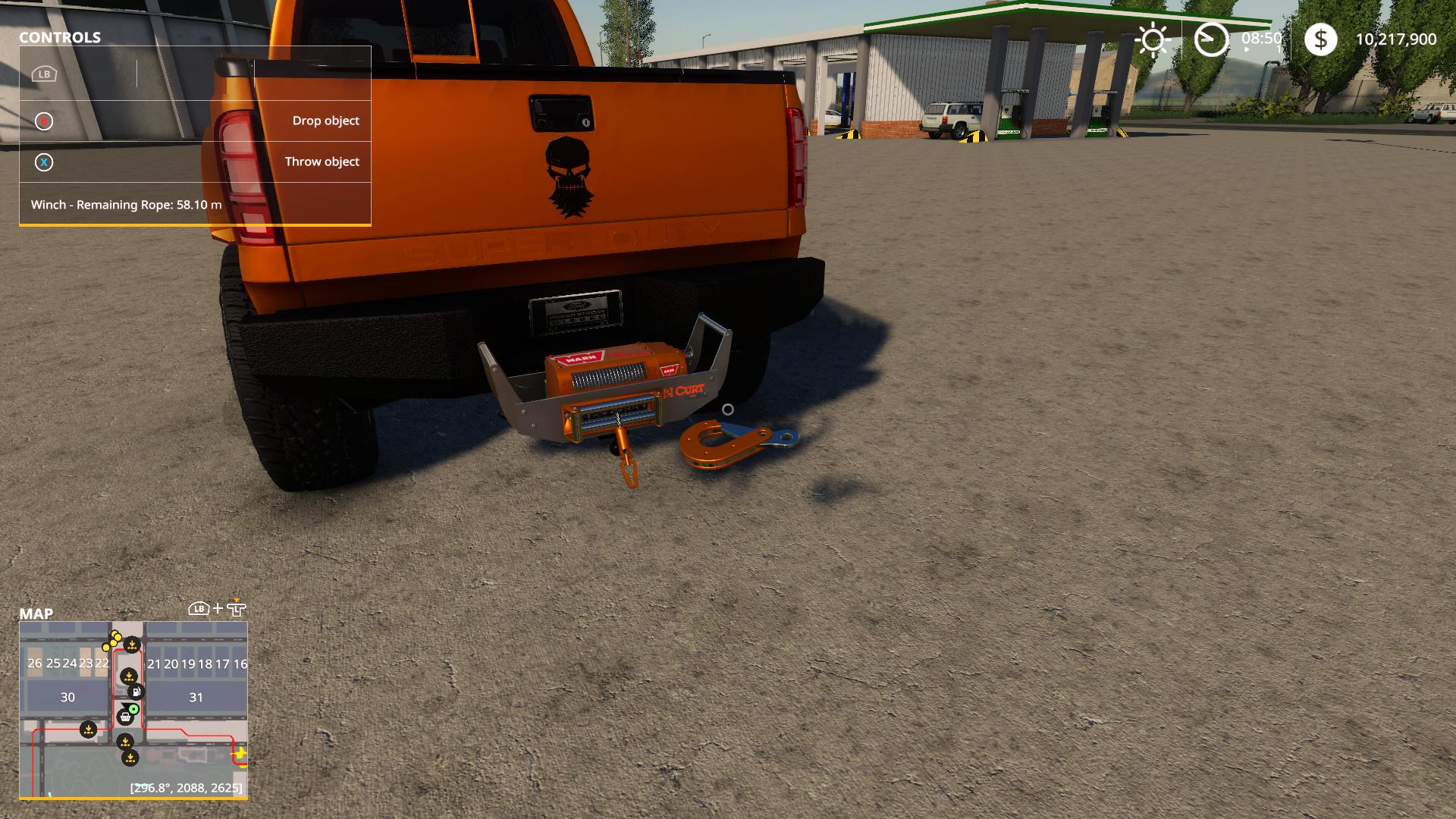Click the LB garage icon above the map
1456x819 pixels.
click(197, 608)
